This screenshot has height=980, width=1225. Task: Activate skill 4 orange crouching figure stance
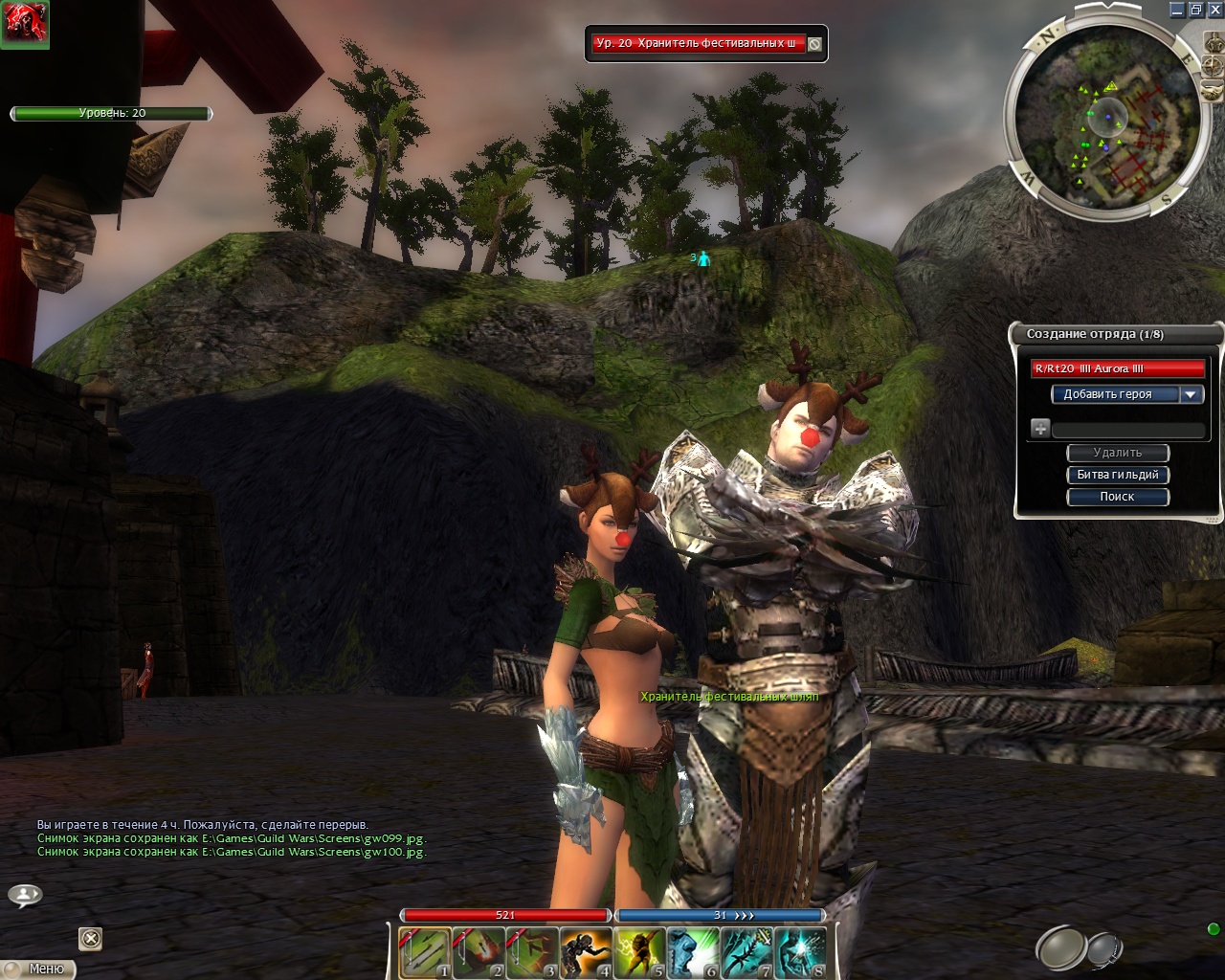586,952
